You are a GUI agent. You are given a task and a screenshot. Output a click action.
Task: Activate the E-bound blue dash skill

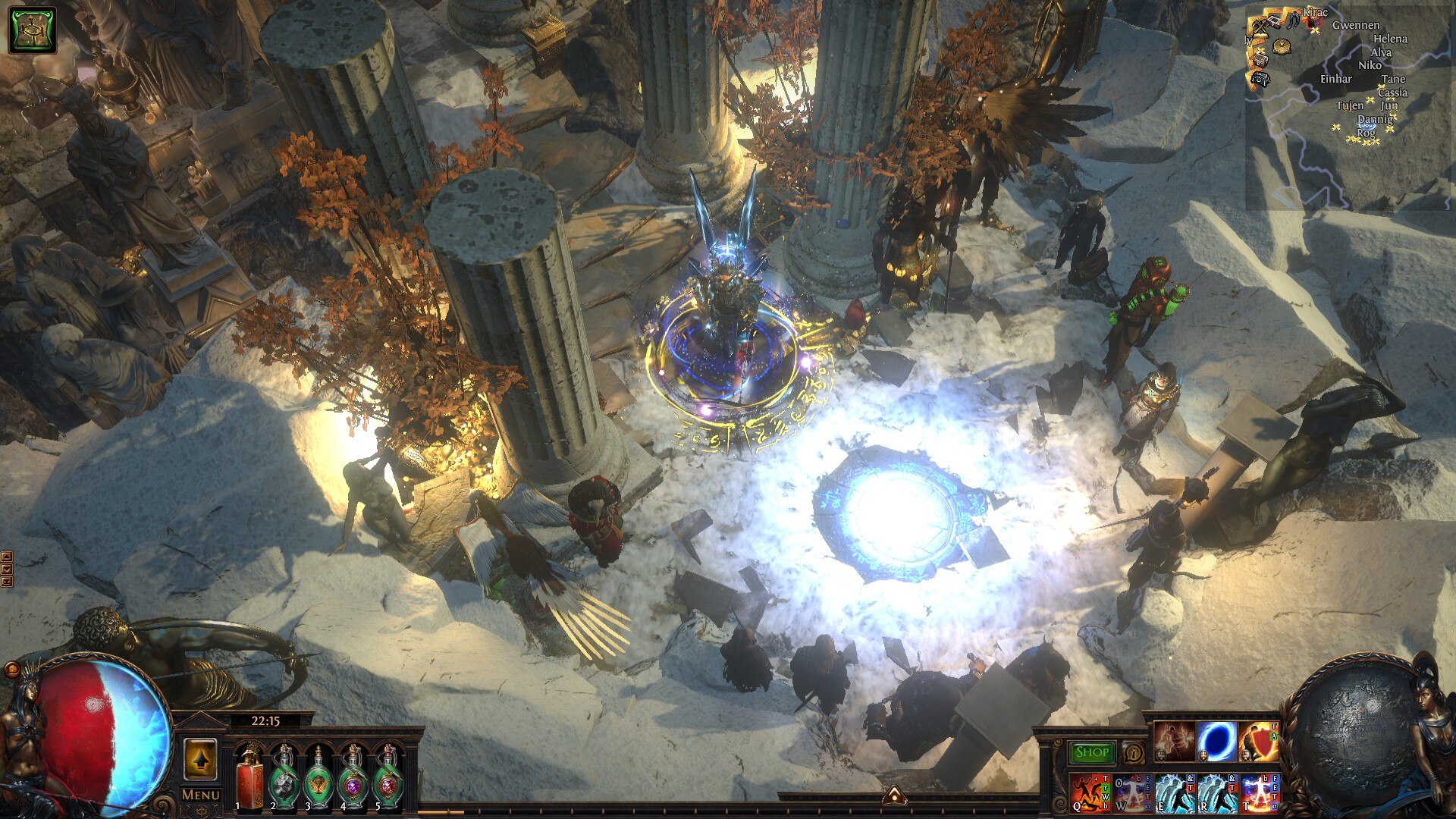tap(1175, 792)
